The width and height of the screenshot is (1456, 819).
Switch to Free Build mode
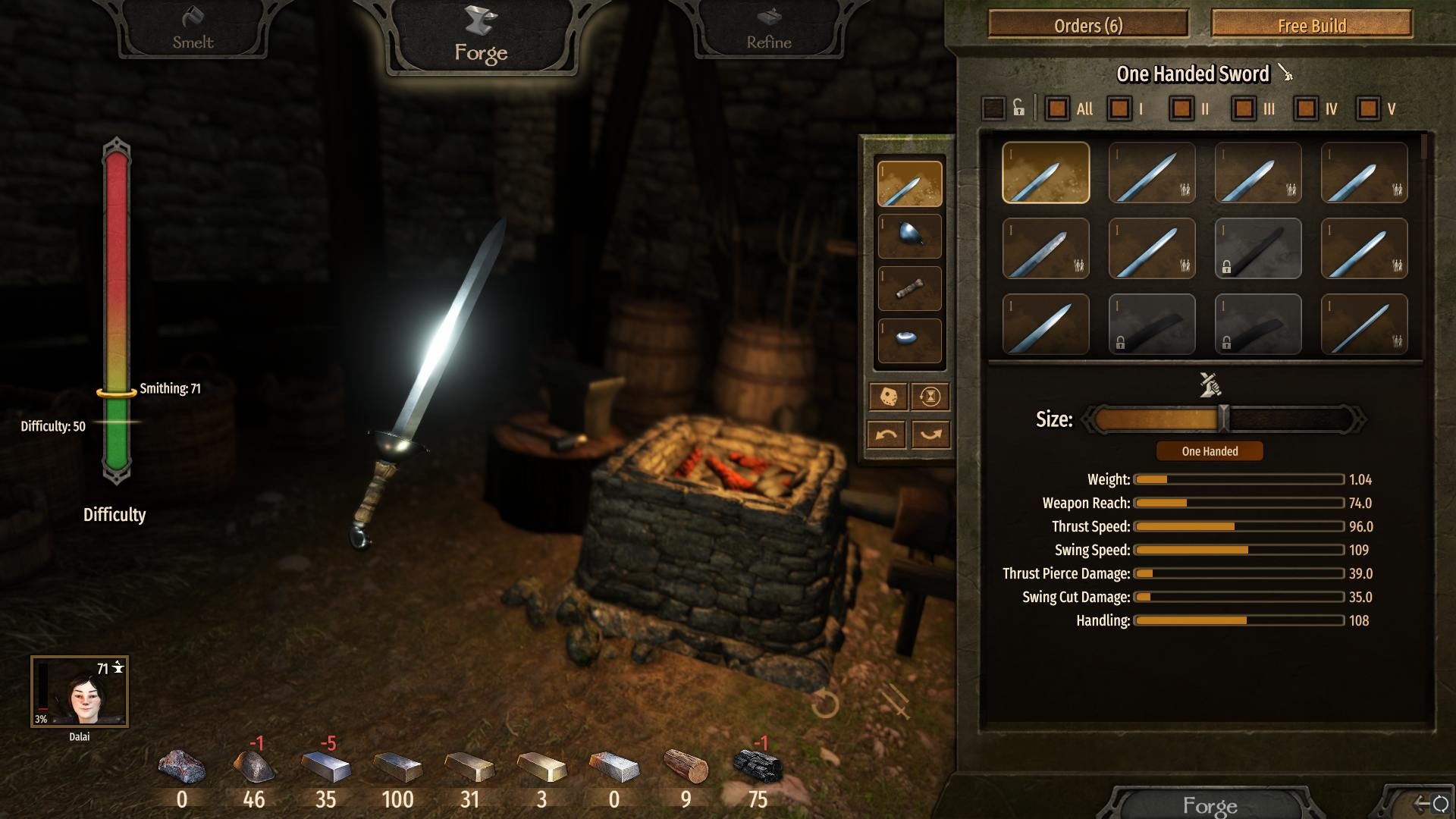pyautogui.click(x=1310, y=25)
